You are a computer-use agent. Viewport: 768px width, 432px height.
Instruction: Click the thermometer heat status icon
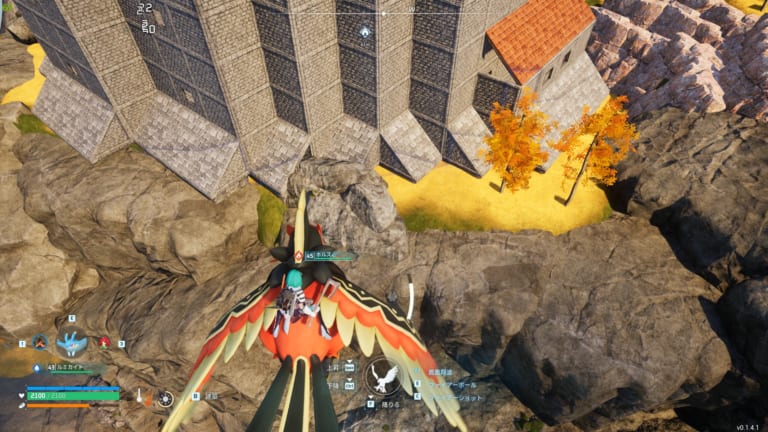pyautogui.click(x=139, y=395)
